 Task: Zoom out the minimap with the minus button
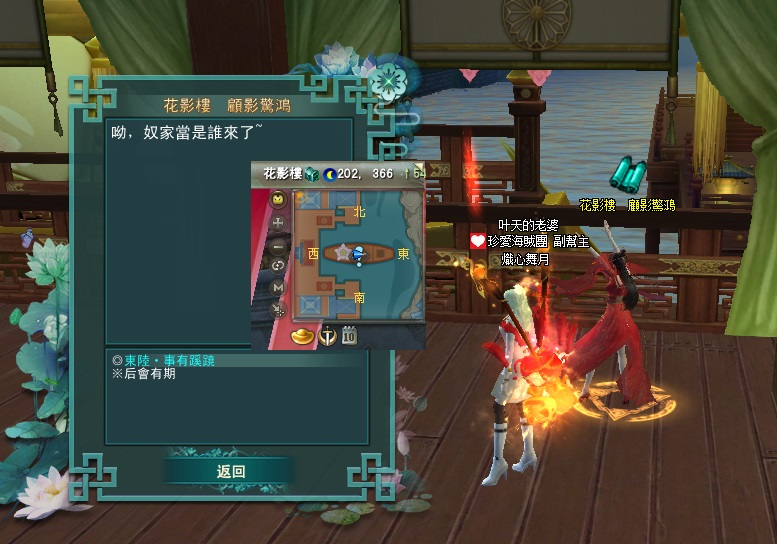(278, 244)
